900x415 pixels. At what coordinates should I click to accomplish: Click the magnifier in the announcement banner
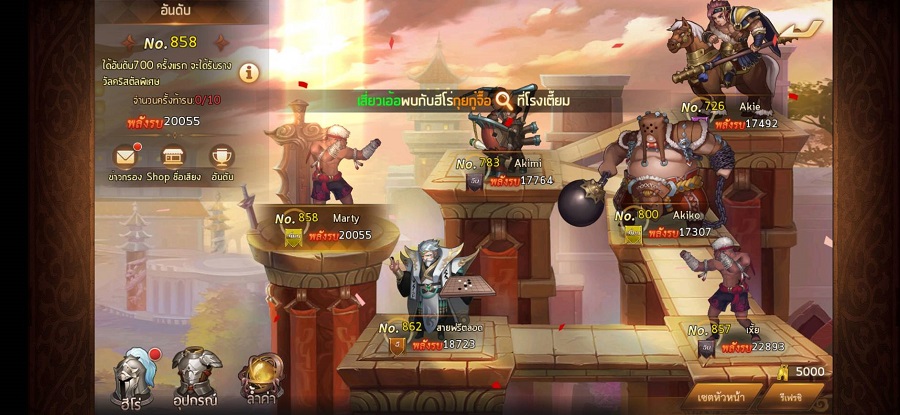point(503,100)
